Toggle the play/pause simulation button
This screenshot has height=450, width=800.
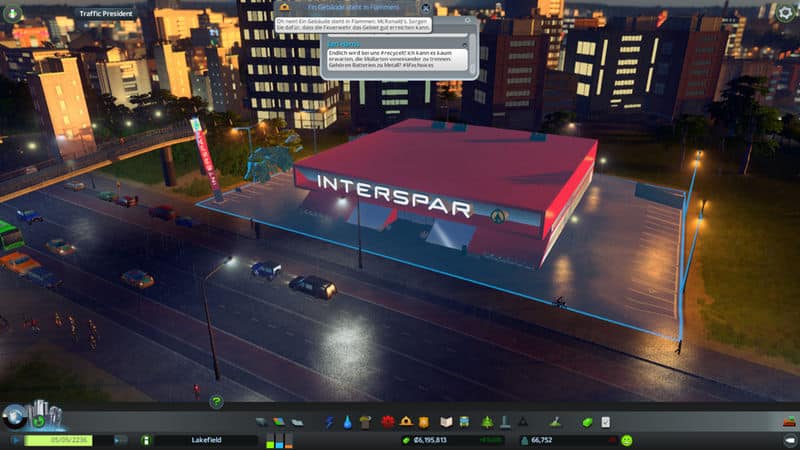point(15,440)
